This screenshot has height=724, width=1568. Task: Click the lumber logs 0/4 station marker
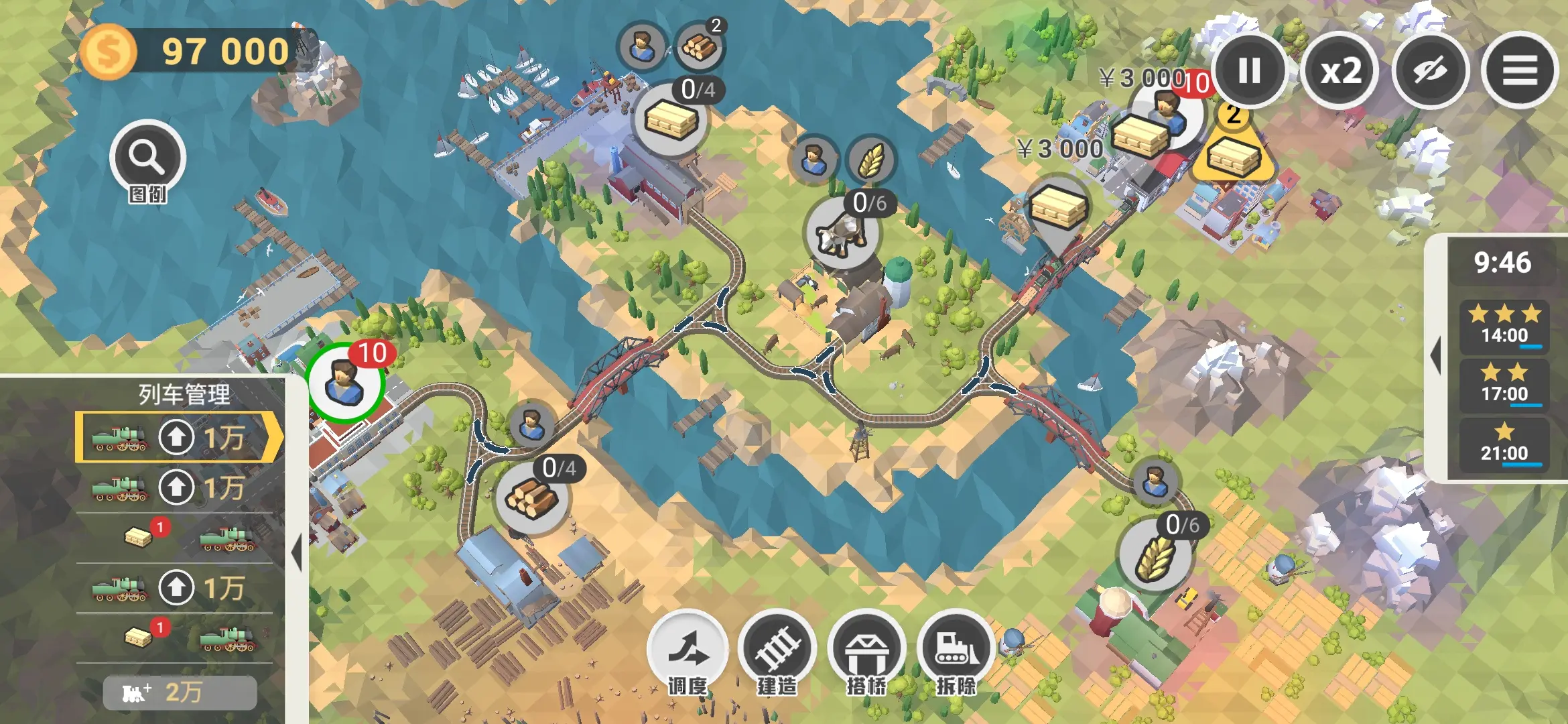click(533, 497)
